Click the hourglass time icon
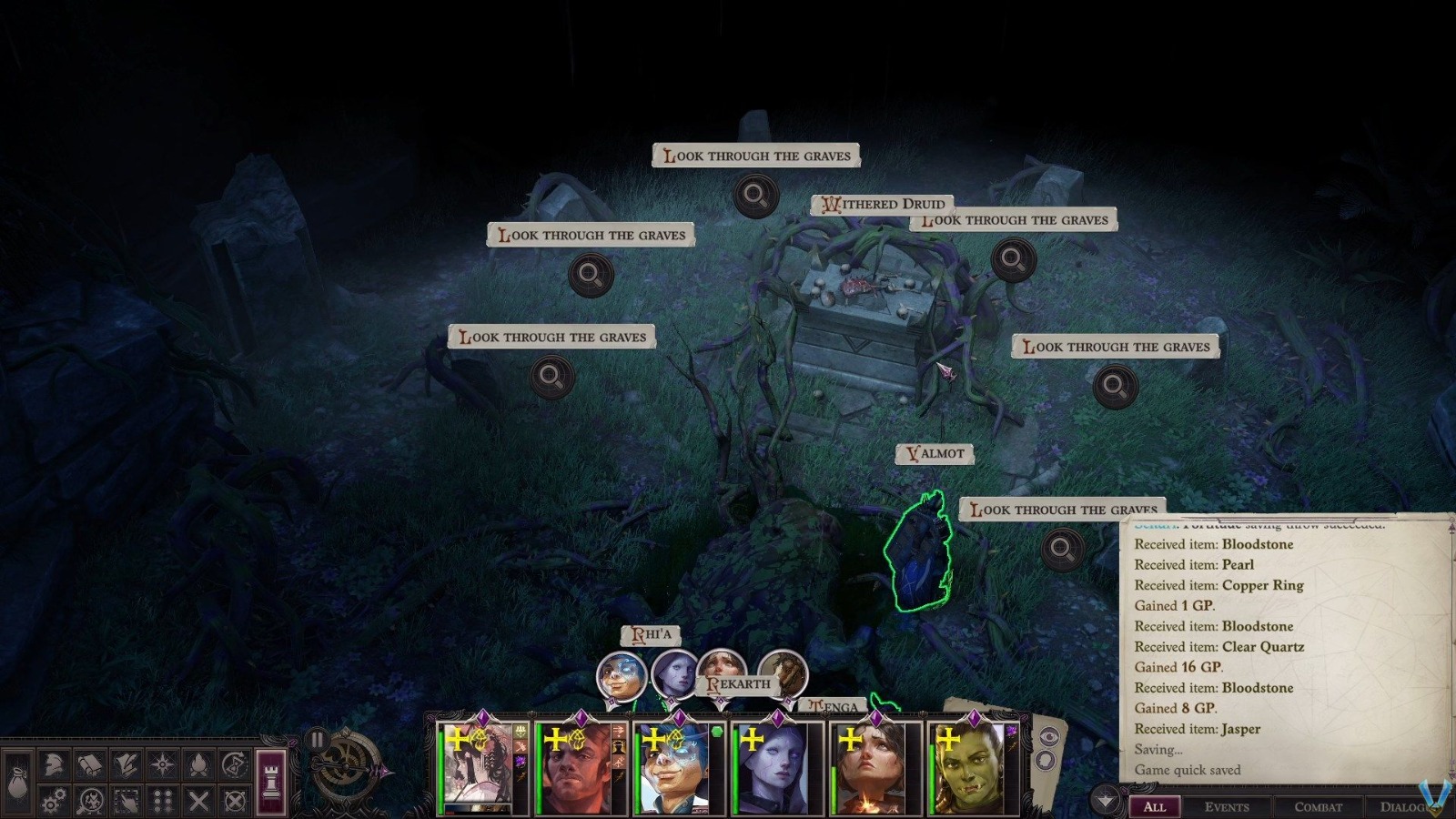Image resolution: width=1456 pixels, height=819 pixels. tap(235, 763)
